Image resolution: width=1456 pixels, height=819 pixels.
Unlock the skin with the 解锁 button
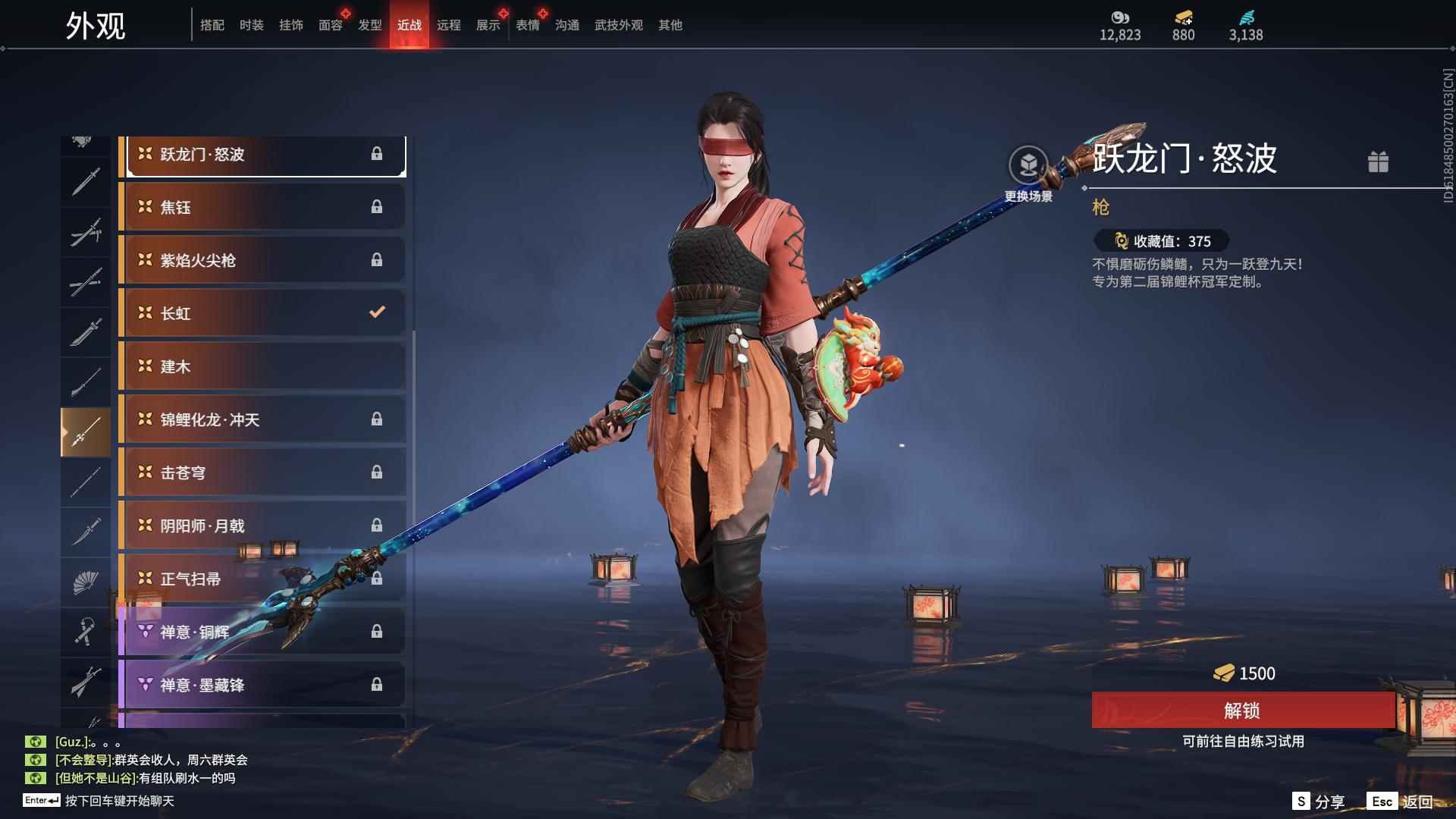pyautogui.click(x=1242, y=711)
